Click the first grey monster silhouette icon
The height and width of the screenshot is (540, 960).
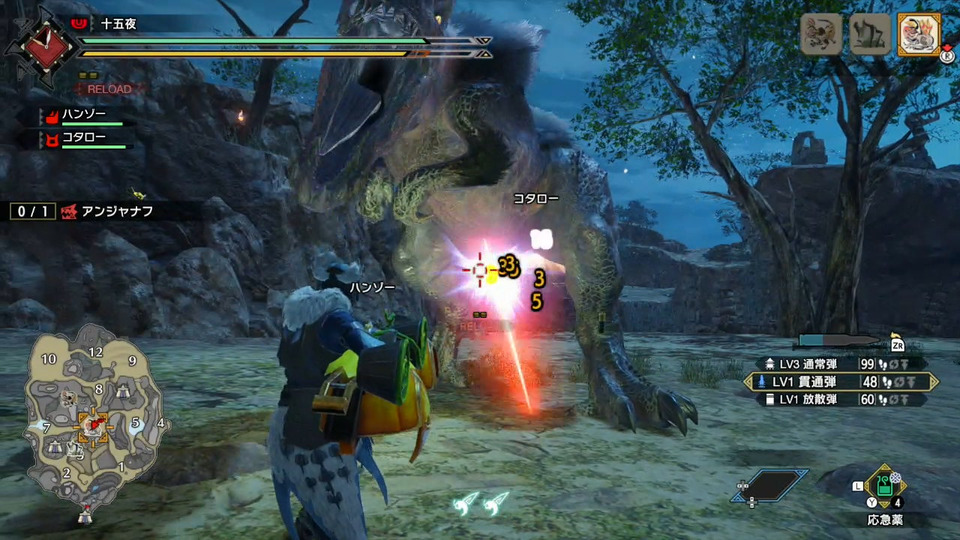tap(821, 34)
